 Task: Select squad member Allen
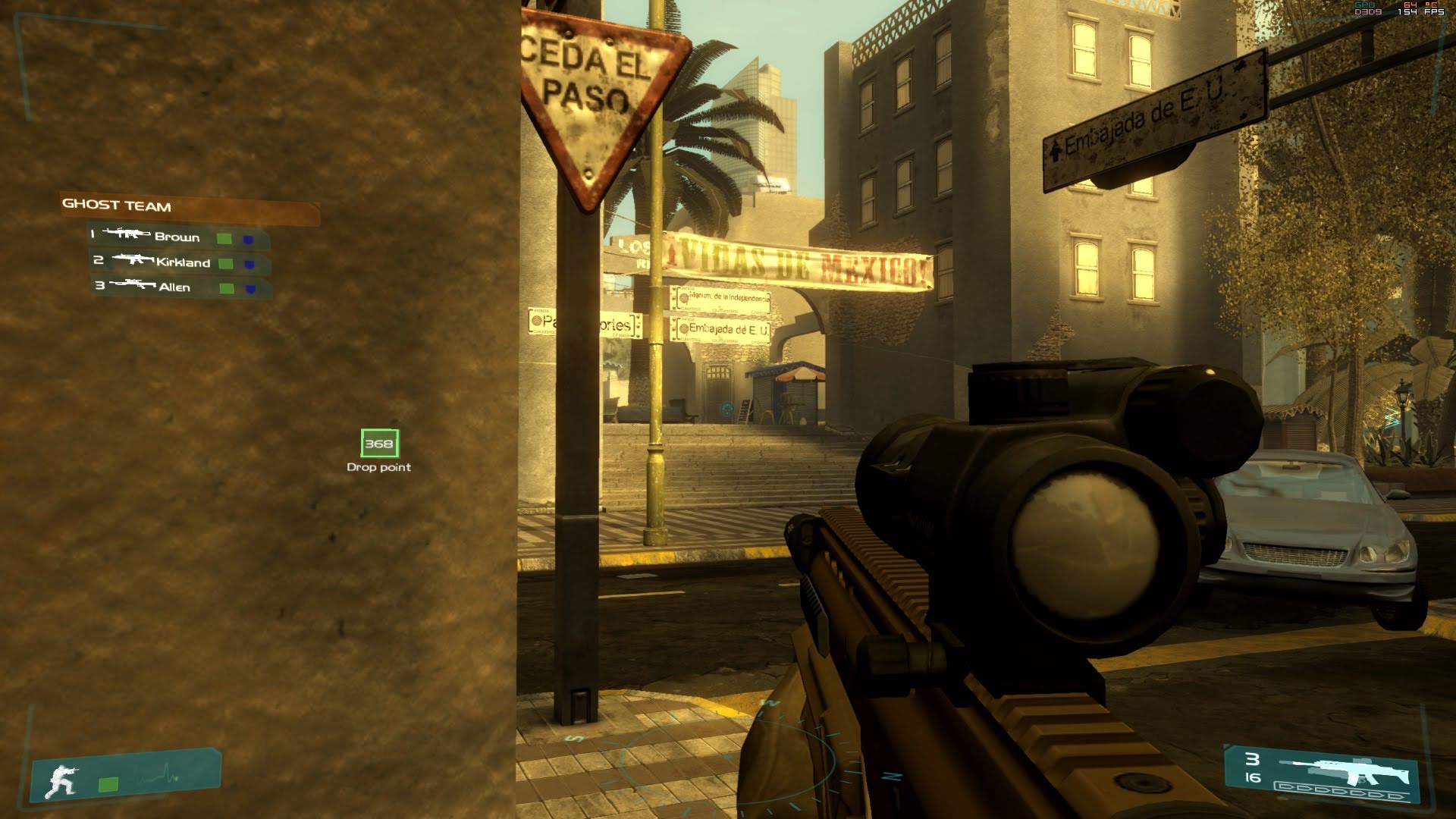[174, 287]
